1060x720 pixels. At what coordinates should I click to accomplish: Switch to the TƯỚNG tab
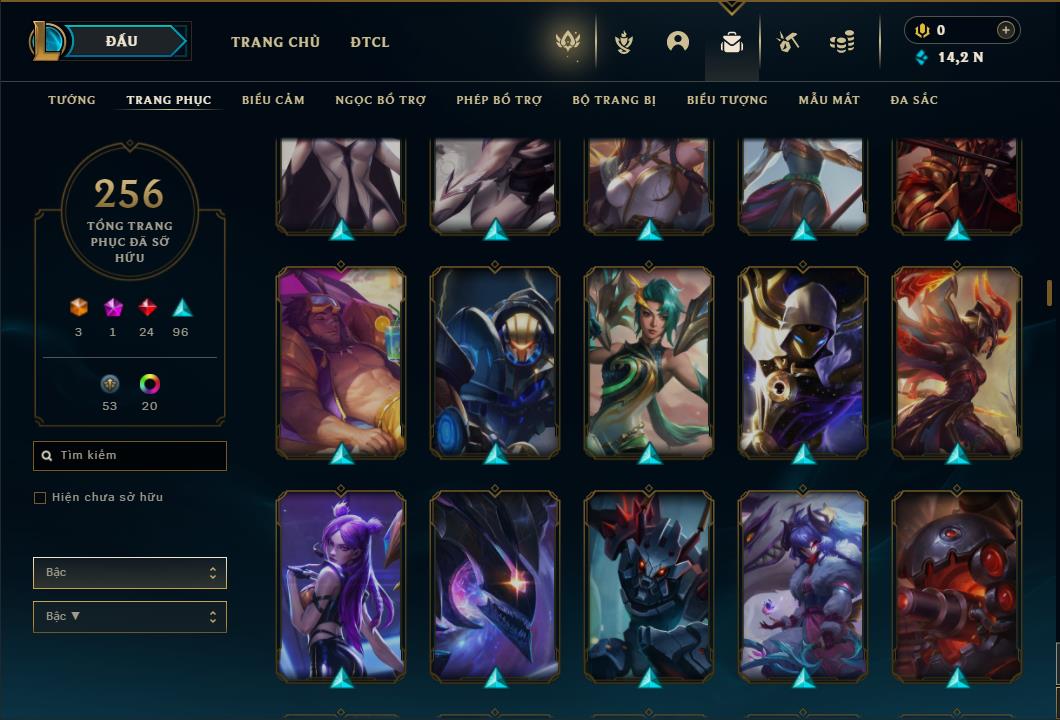point(72,100)
